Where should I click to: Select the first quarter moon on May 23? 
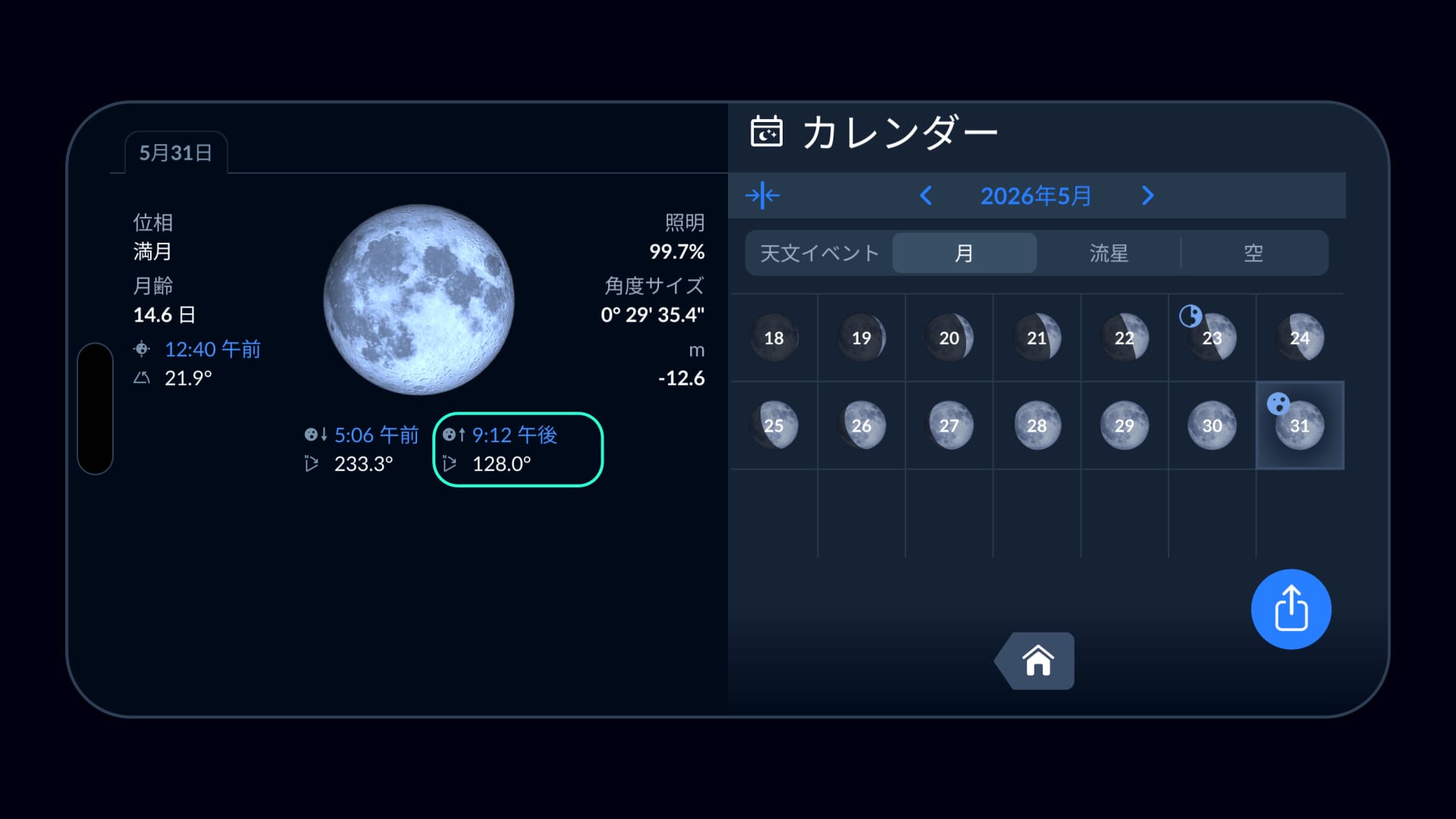coord(1212,337)
